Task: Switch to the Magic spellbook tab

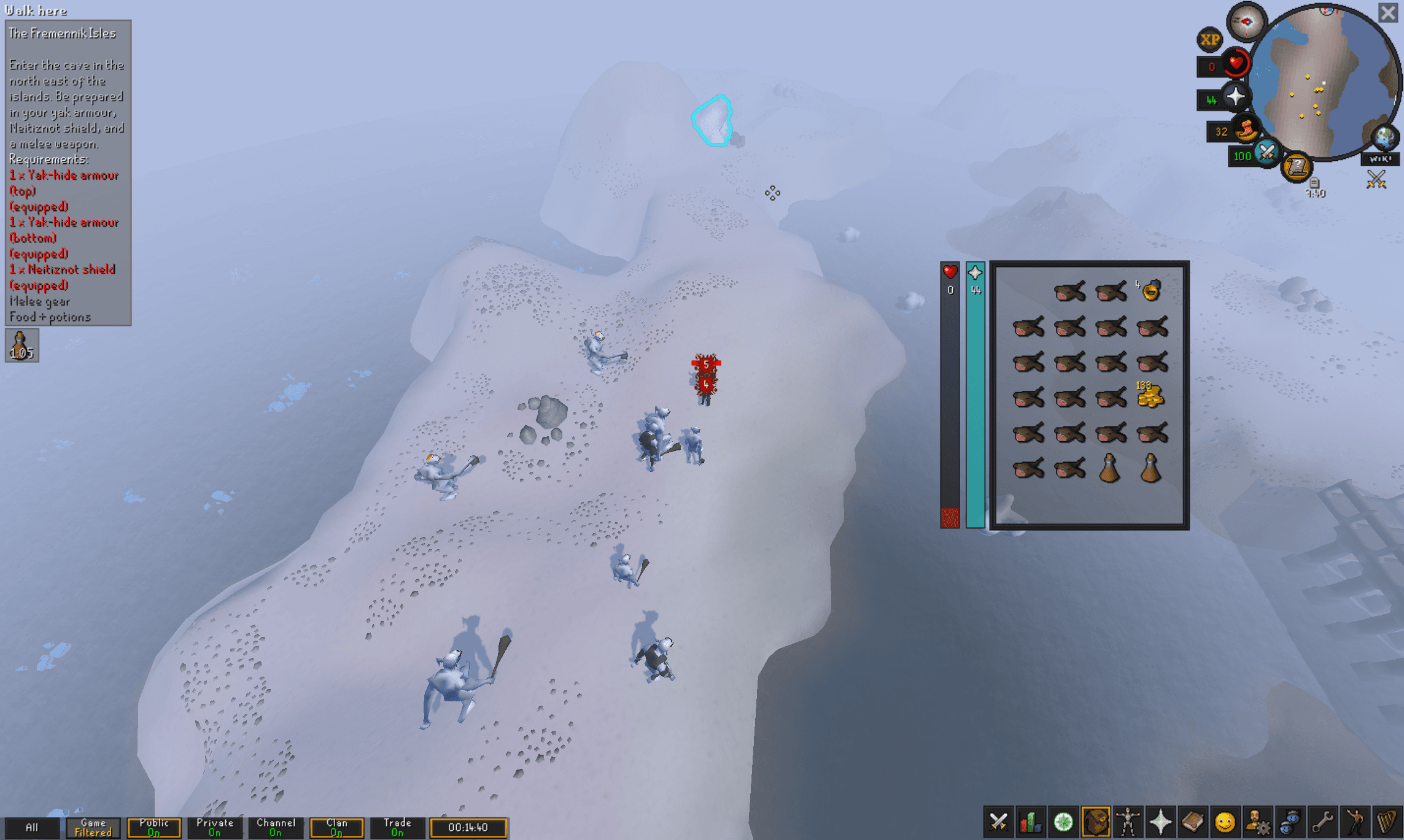Action: coord(1192,822)
